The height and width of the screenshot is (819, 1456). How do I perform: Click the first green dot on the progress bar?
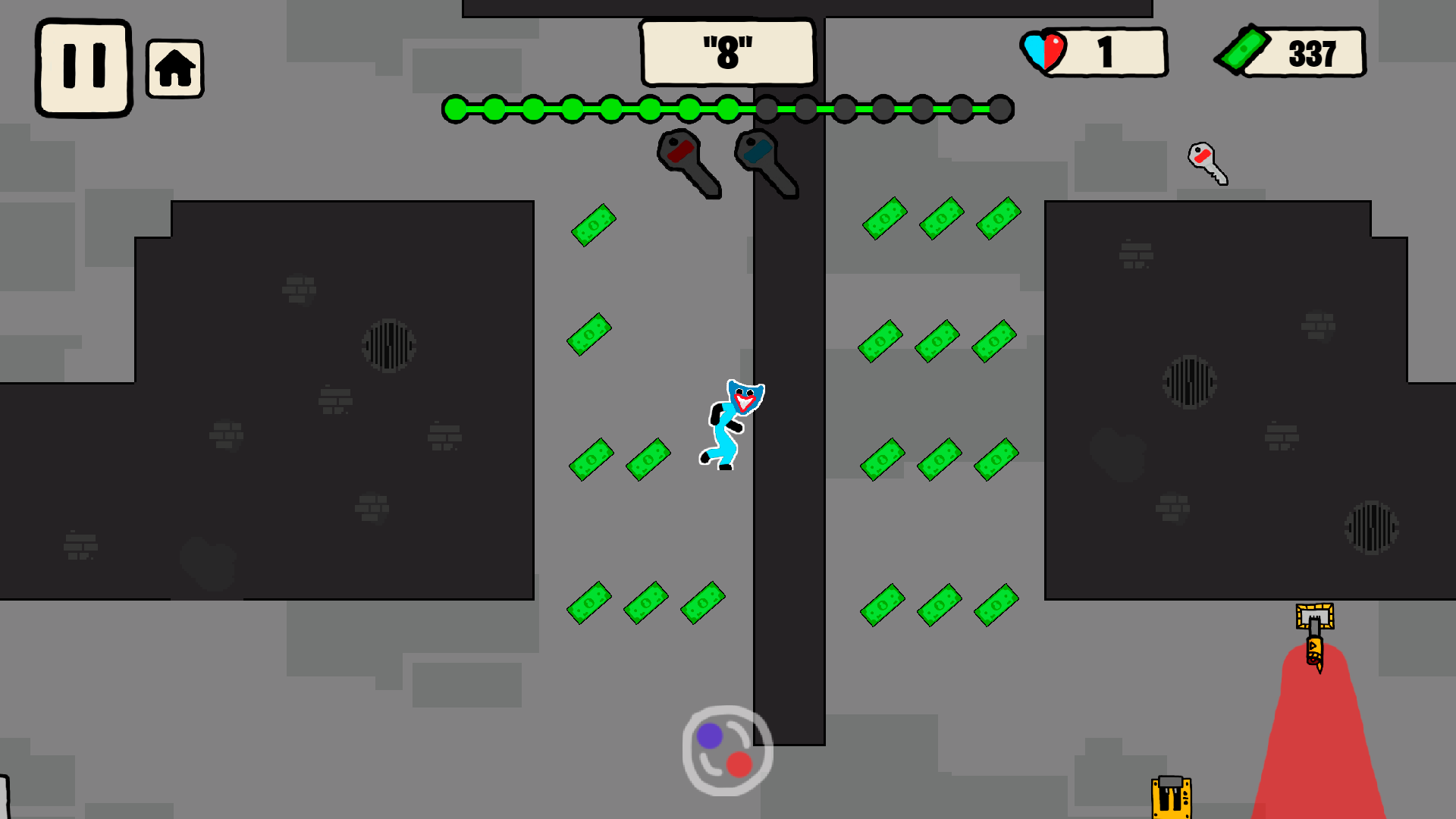(x=455, y=109)
